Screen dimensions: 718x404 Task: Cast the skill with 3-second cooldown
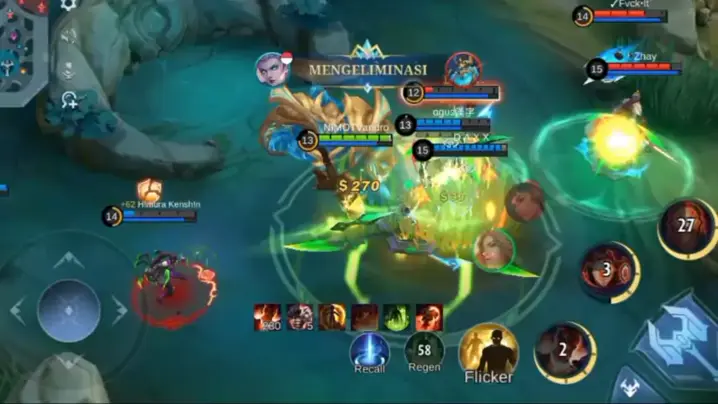click(x=609, y=270)
